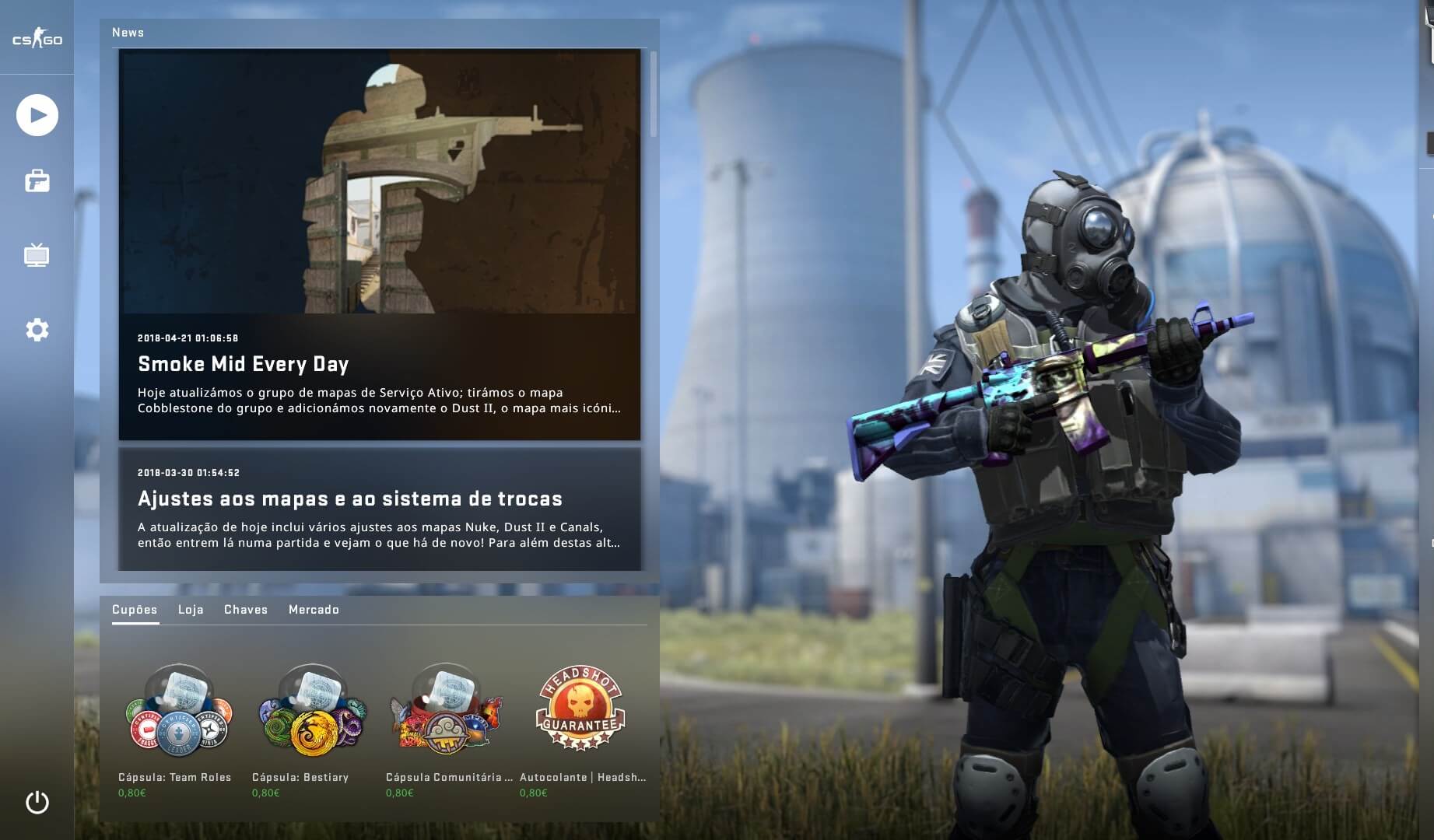The image size is (1434, 840).
Task: Select the Cápsula Comunitária sticker capsule
Action: coord(447,710)
